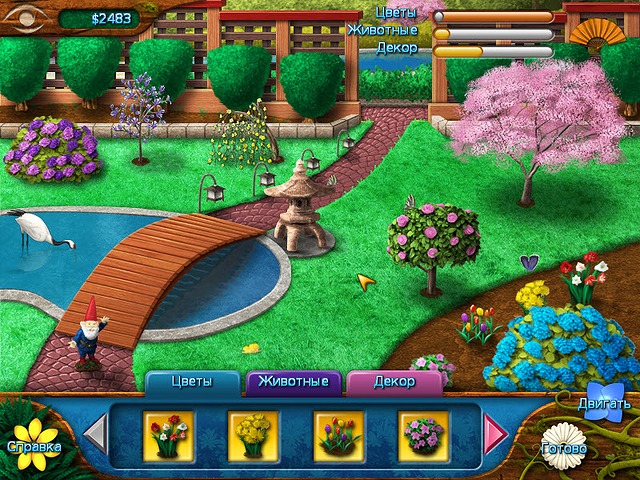Open the Животные category tab

click(295, 382)
